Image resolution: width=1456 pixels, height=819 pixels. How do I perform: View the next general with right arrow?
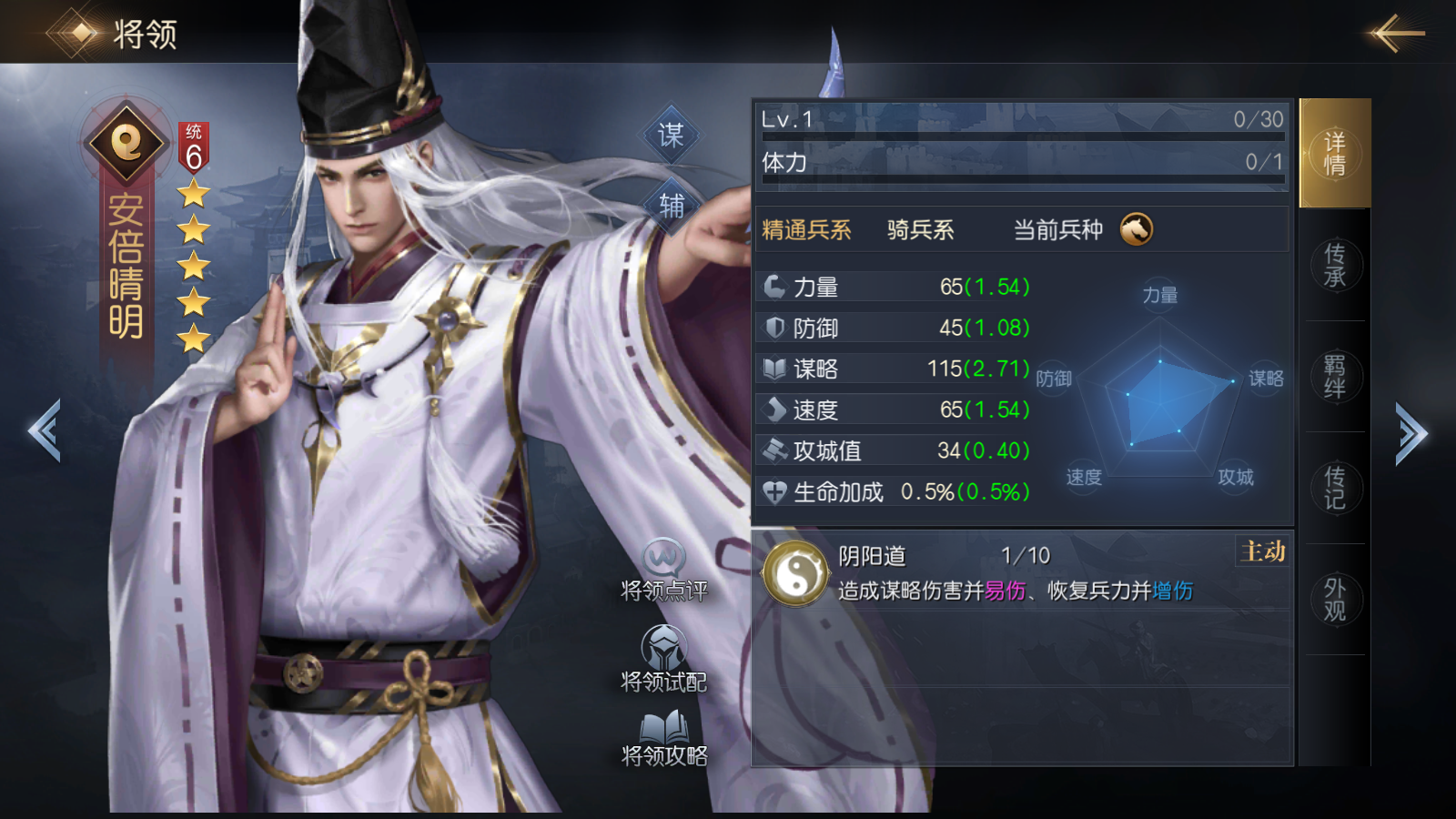pyautogui.click(x=1410, y=433)
